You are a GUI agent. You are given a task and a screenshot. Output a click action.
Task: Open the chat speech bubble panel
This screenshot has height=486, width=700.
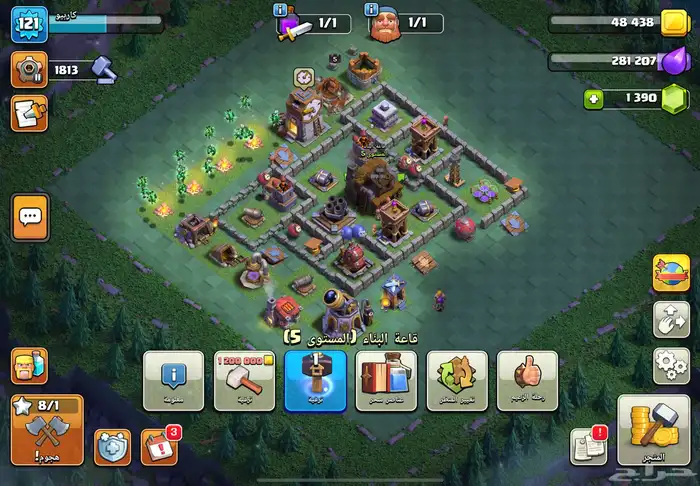click(x=30, y=216)
